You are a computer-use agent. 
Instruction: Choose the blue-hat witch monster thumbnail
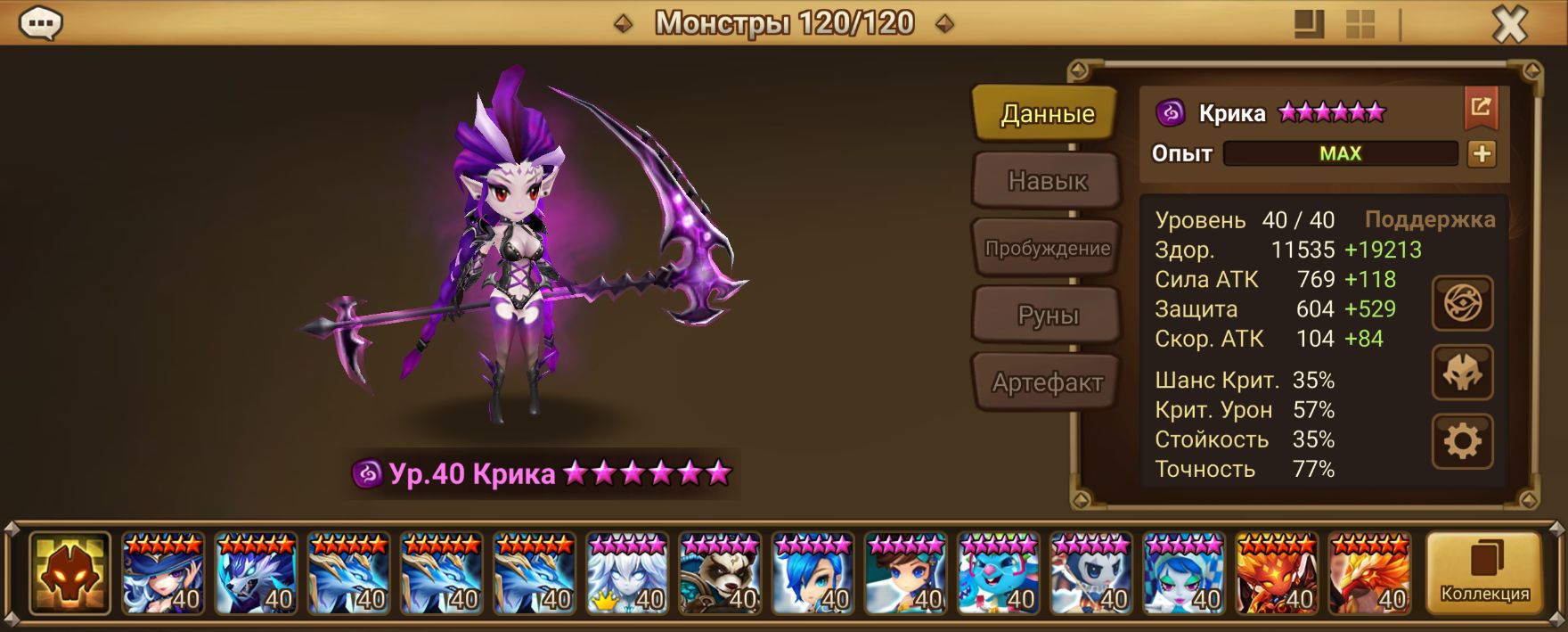[163, 573]
